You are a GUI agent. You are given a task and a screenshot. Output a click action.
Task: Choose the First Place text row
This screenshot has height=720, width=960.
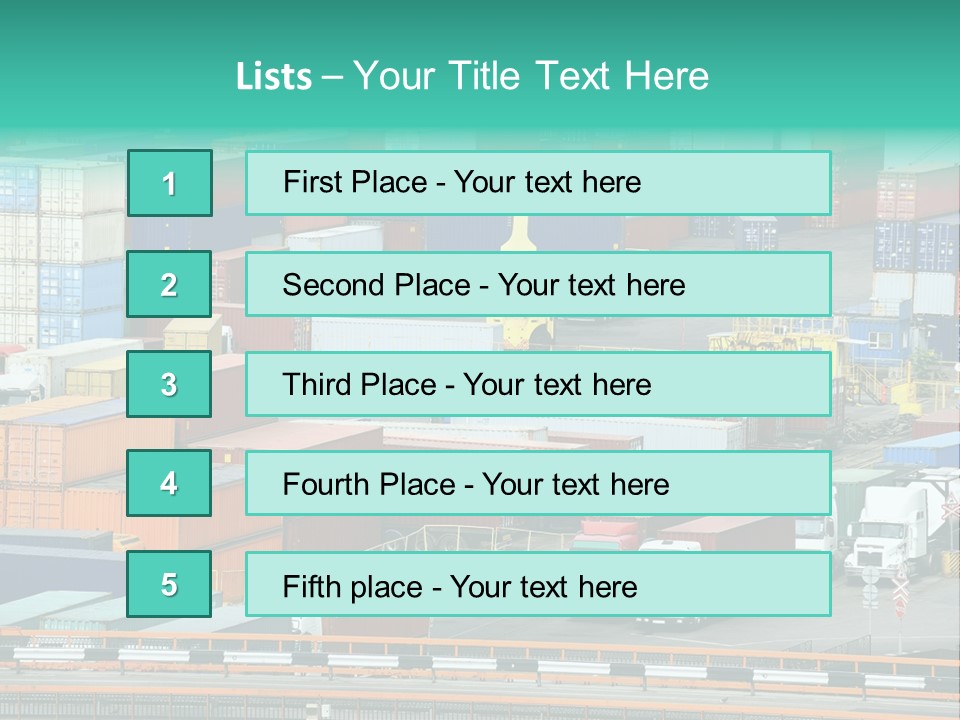pos(538,183)
